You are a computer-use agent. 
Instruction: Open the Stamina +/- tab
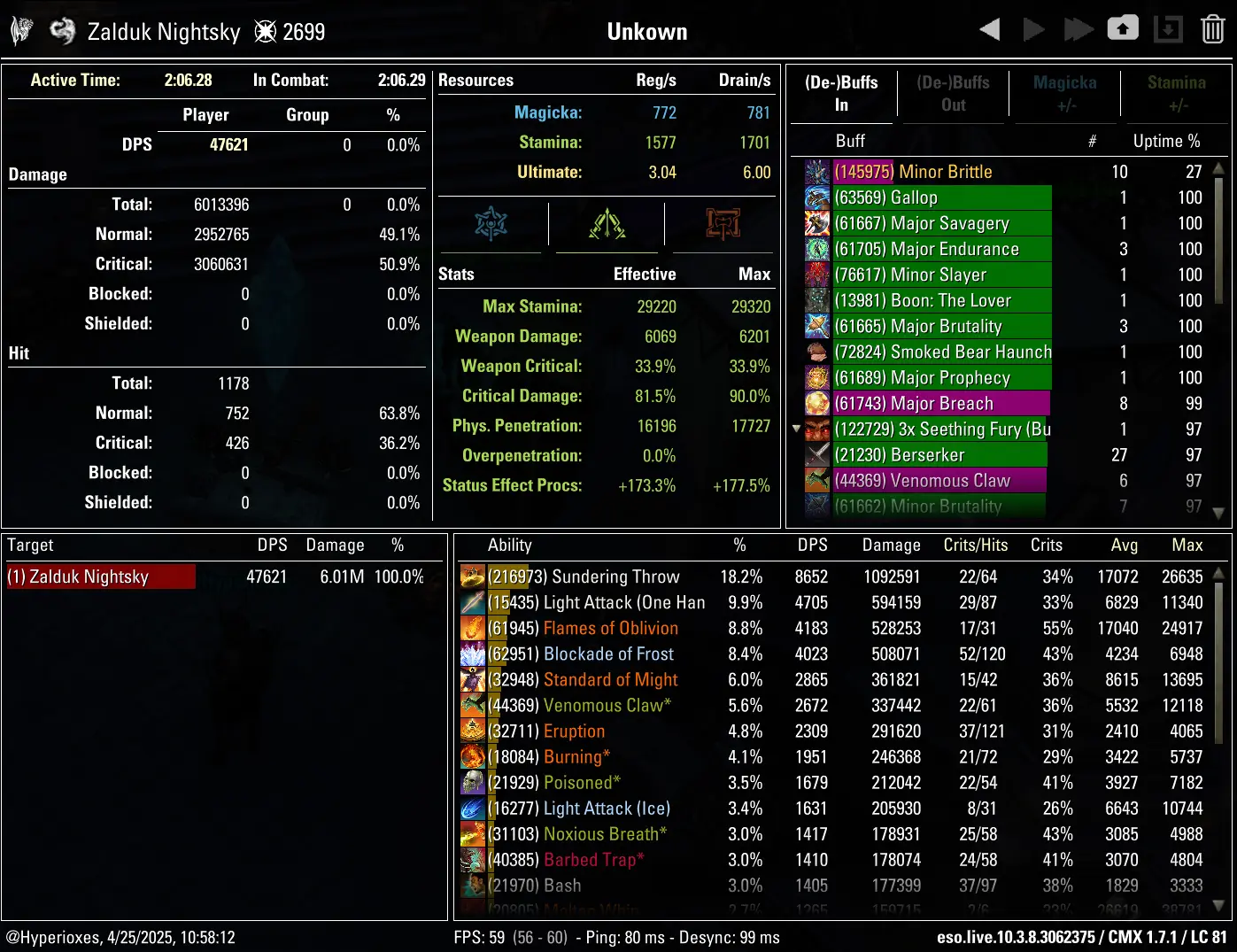[1176, 93]
